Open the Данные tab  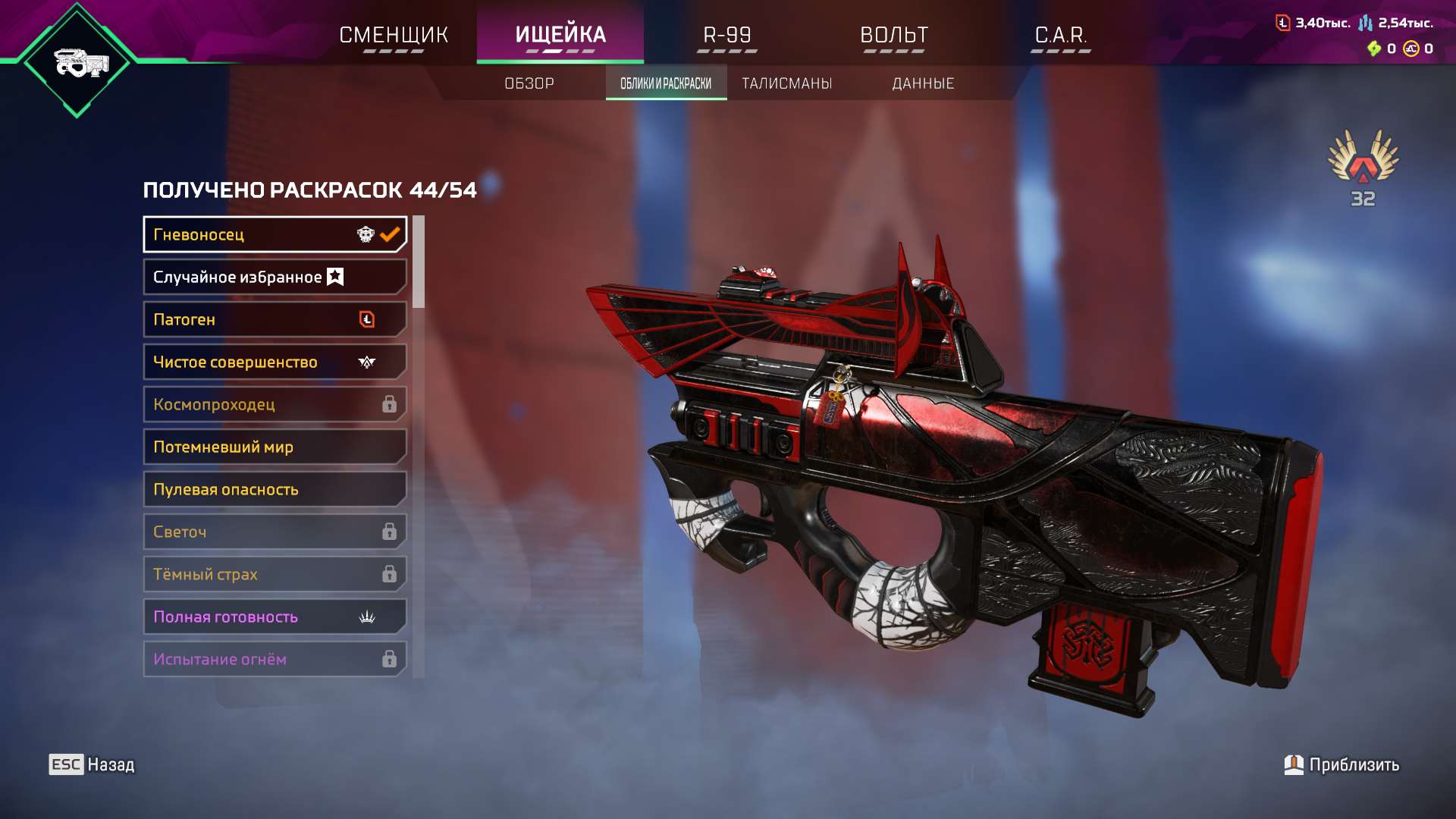(923, 83)
